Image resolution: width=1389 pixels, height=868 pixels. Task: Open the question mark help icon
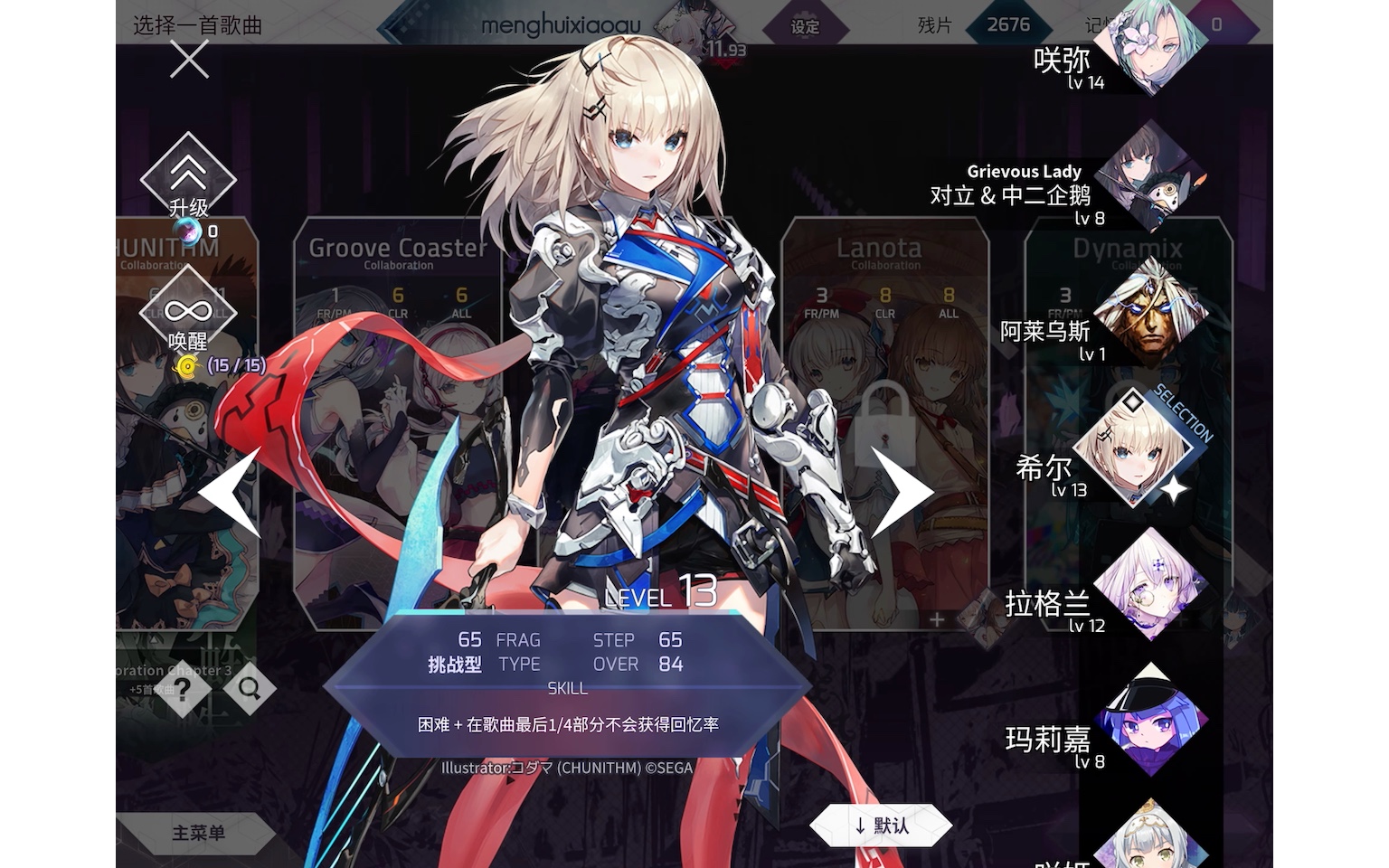click(184, 689)
